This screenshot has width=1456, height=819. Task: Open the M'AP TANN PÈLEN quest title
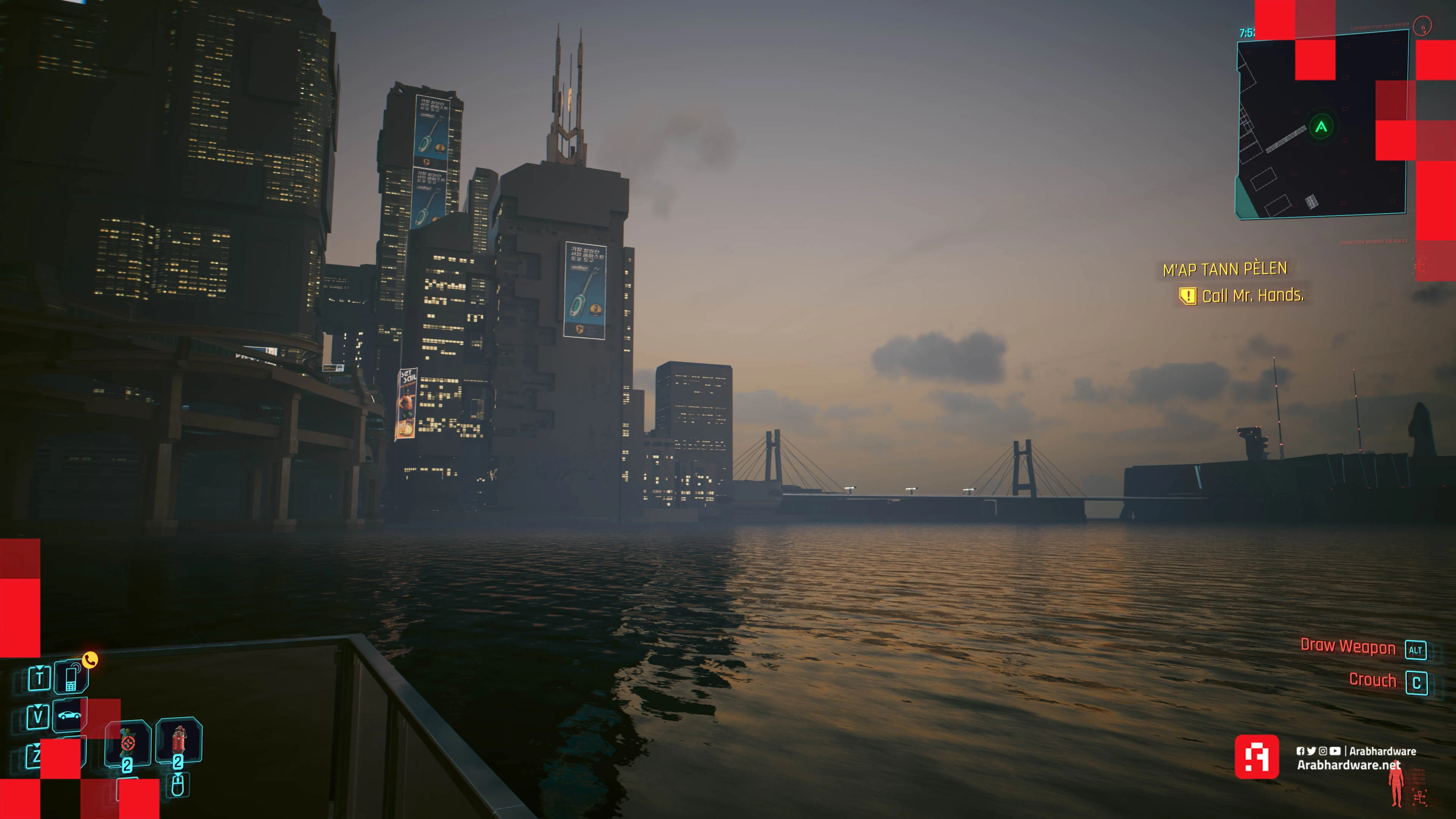pos(1225,269)
